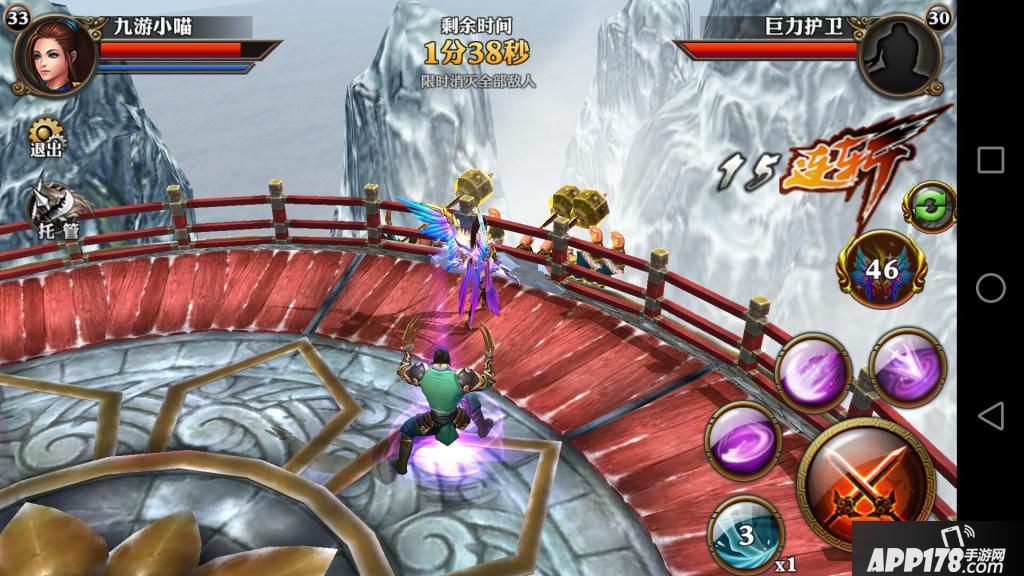The width and height of the screenshot is (1024, 576).
Task: Tap the 退出 (exit) gear button
Action: pyautogui.click(x=46, y=137)
